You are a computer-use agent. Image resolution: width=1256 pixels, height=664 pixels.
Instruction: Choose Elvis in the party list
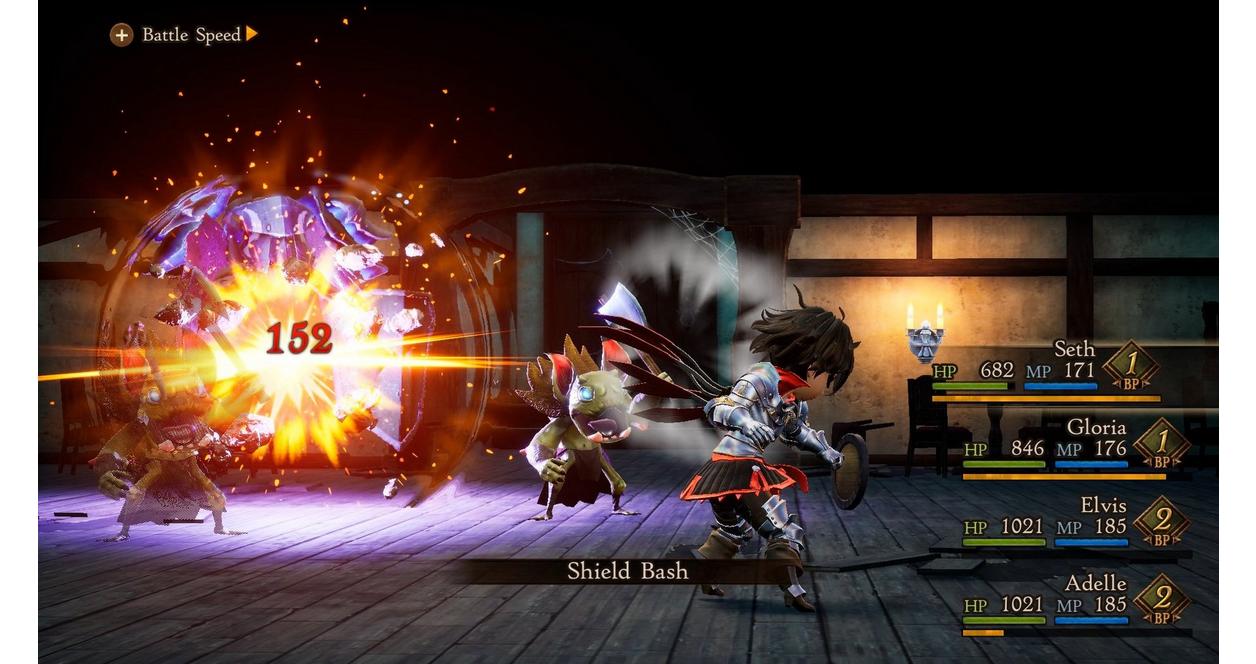(x=1069, y=525)
